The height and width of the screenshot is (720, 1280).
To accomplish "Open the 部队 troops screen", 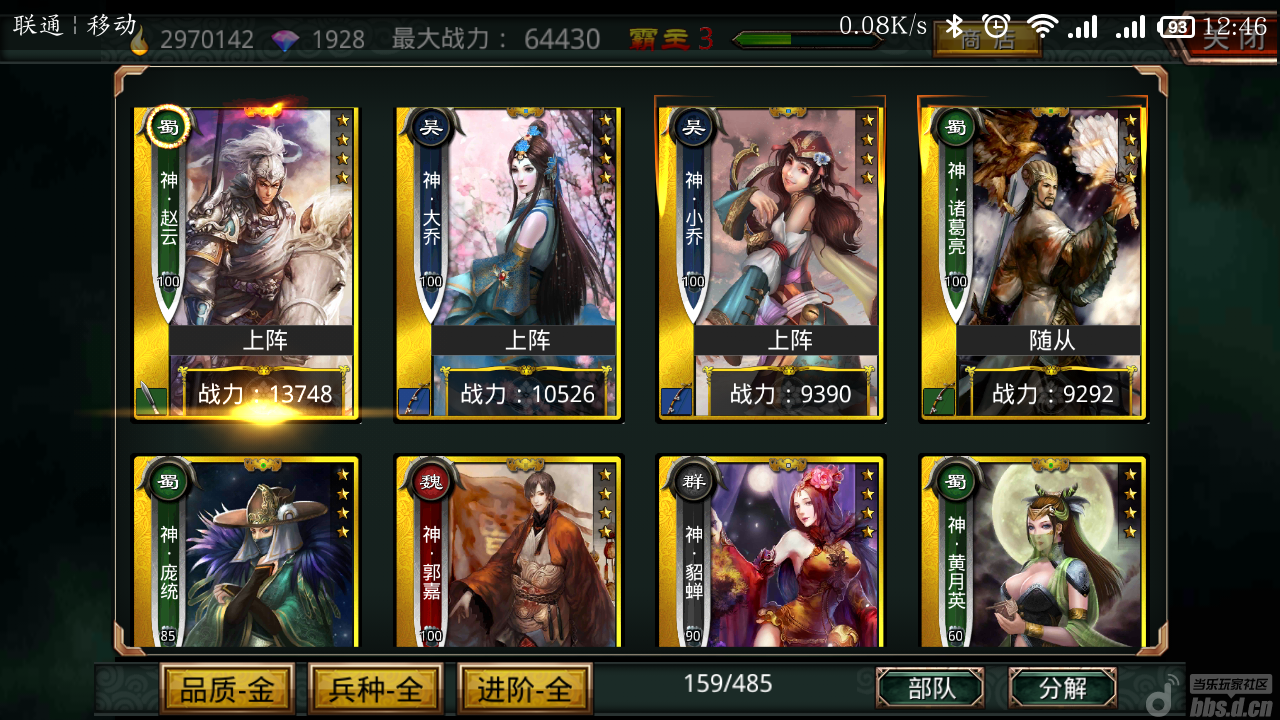I will pos(930,688).
